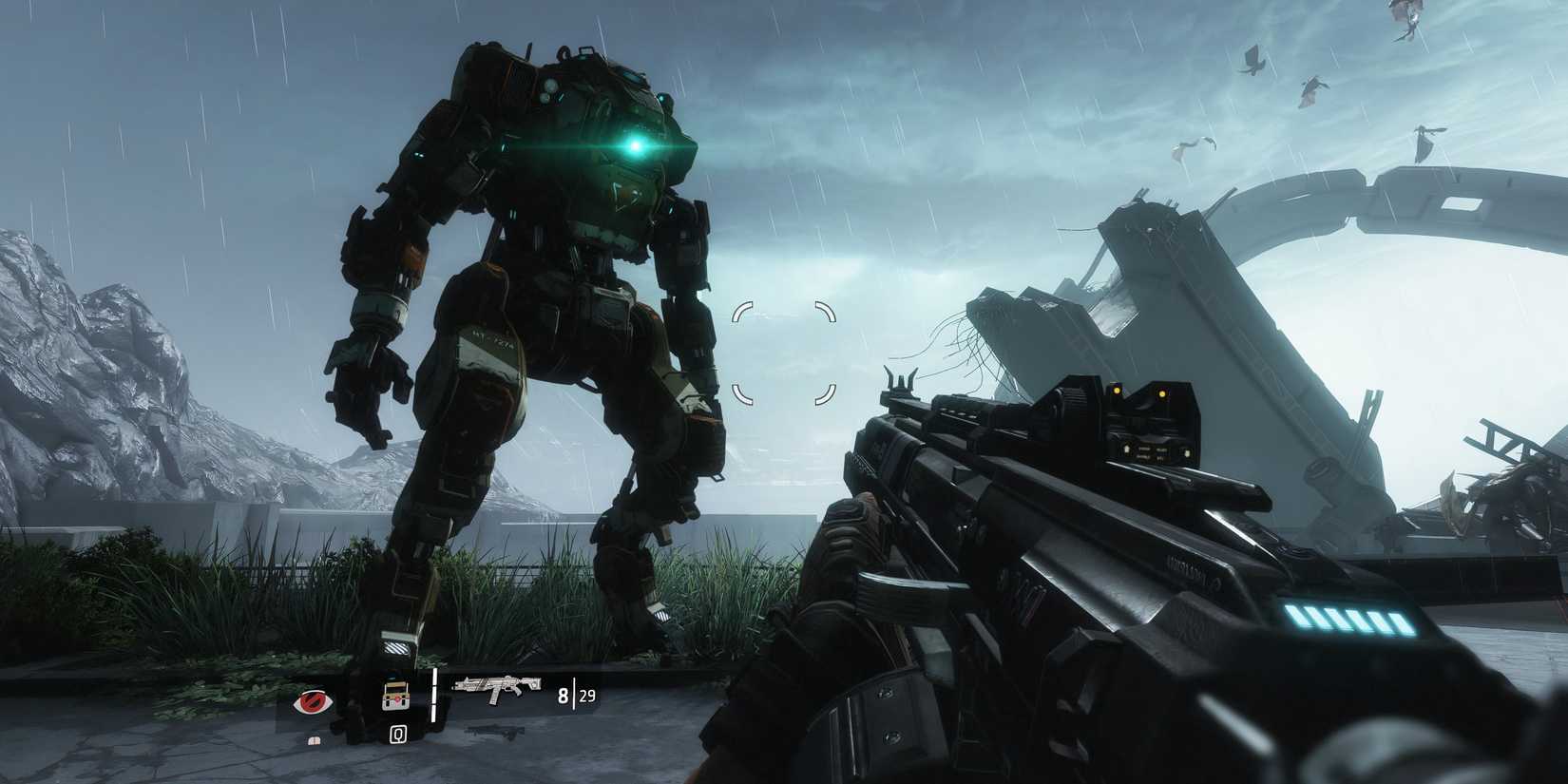Click the cyan ammo gauge on the rifle
The image size is (1568, 784).
[x=1349, y=620]
